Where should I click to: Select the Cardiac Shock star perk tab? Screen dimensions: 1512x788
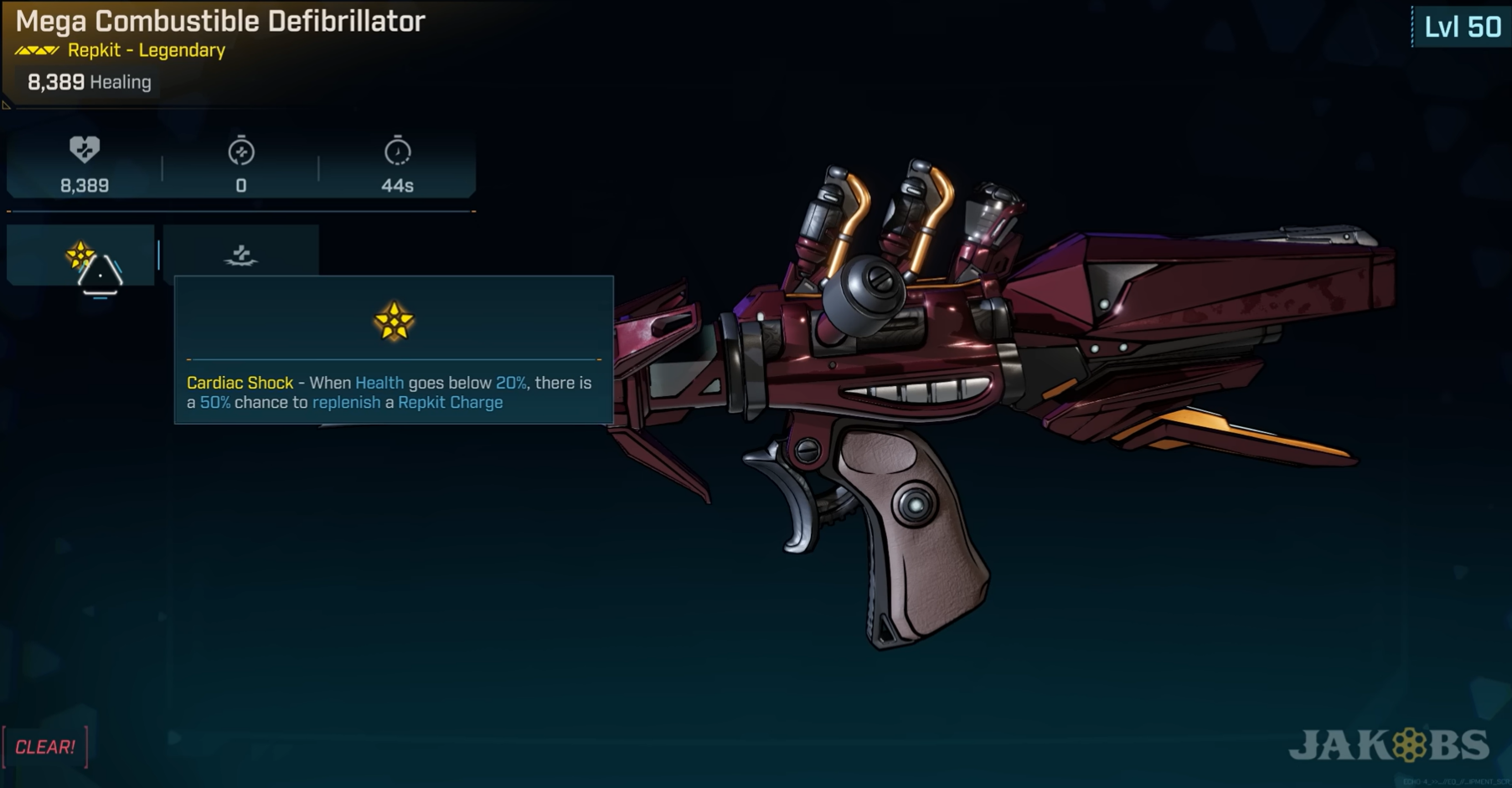[x=81, y=255]
